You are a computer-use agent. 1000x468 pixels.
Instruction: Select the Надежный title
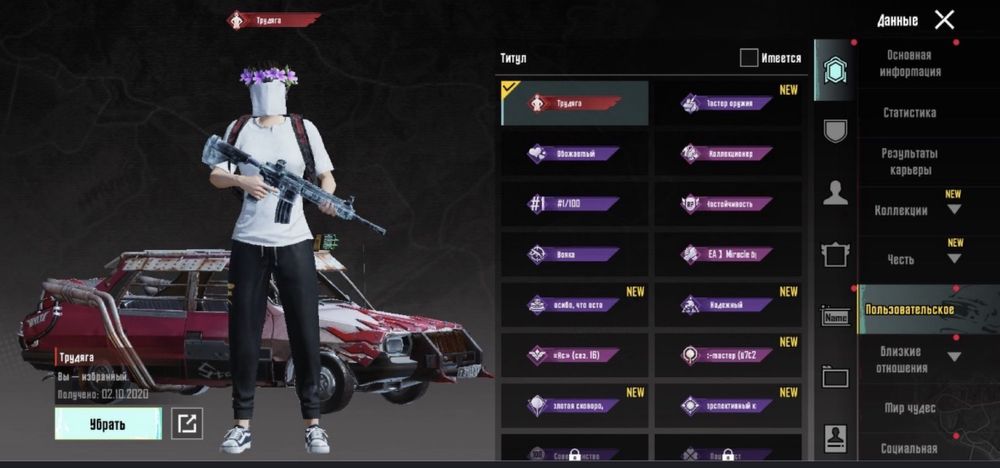click(728, 304)
